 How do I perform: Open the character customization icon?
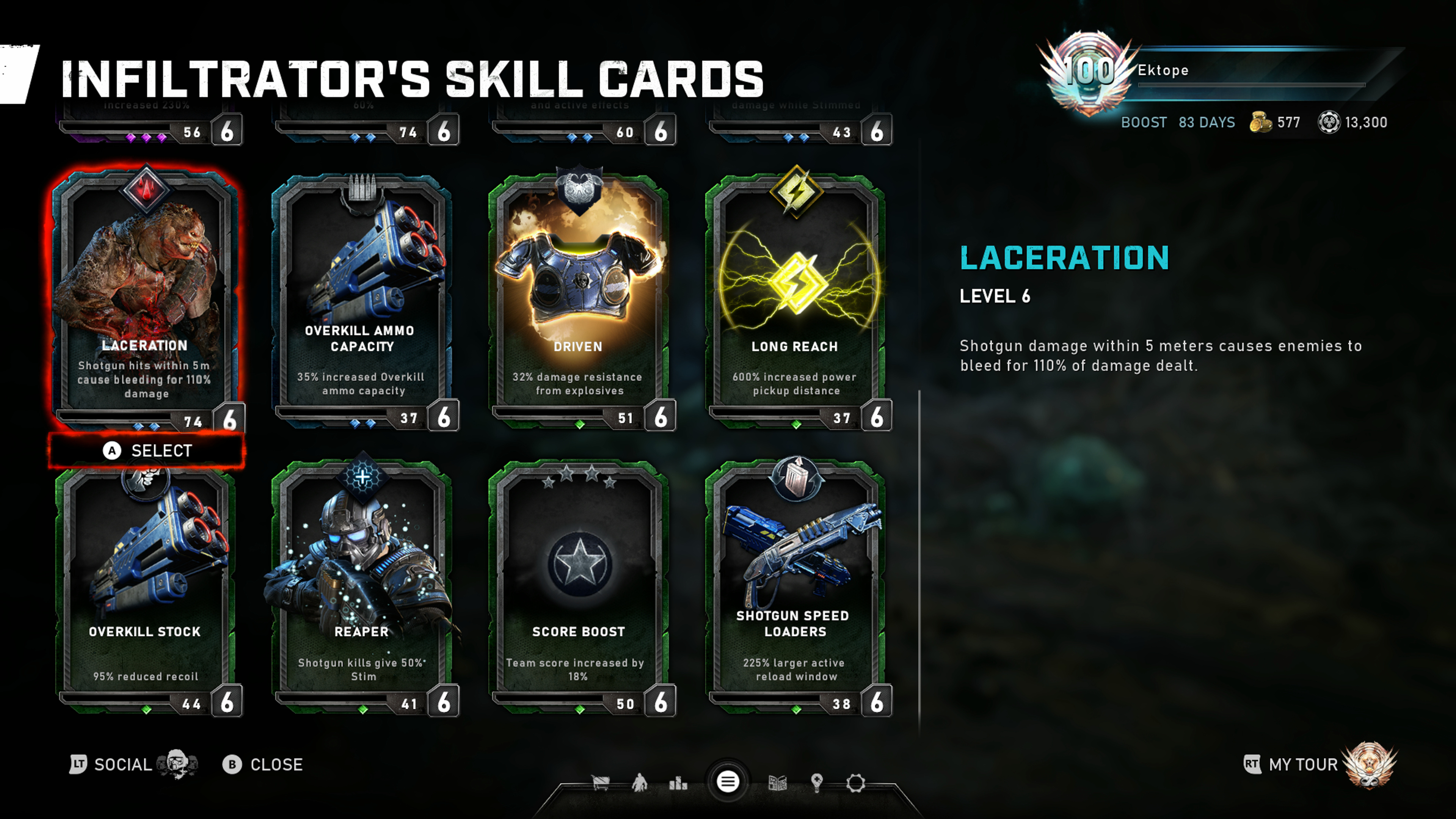(639, 783)
